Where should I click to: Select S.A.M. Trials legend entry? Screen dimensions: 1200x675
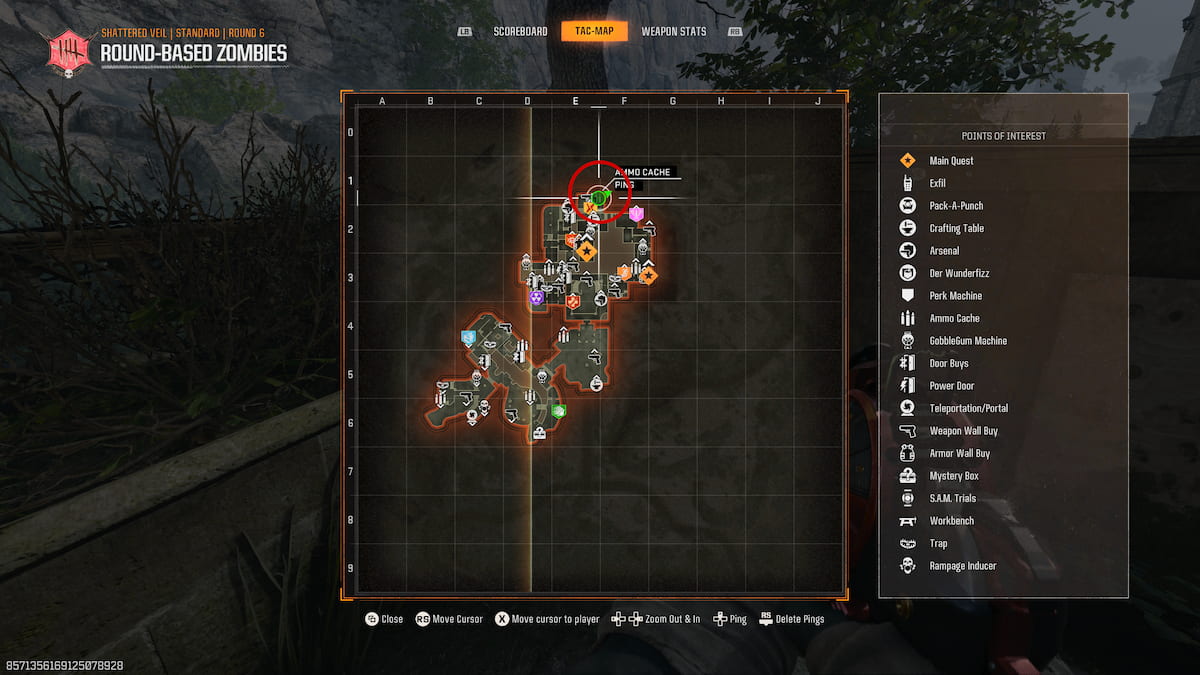click(x=954, y=498)
